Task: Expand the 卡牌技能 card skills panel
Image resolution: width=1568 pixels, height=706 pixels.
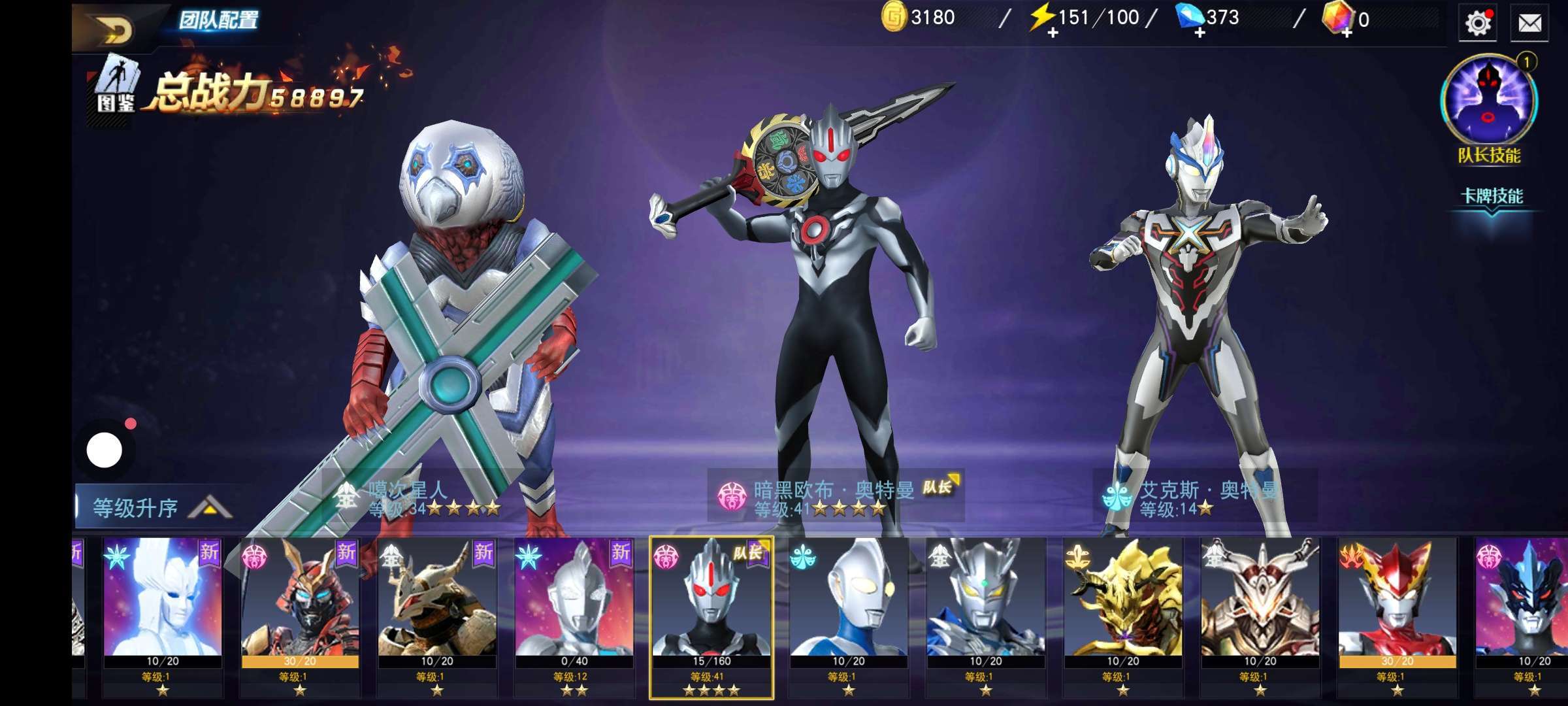Action: (1492, 199)
